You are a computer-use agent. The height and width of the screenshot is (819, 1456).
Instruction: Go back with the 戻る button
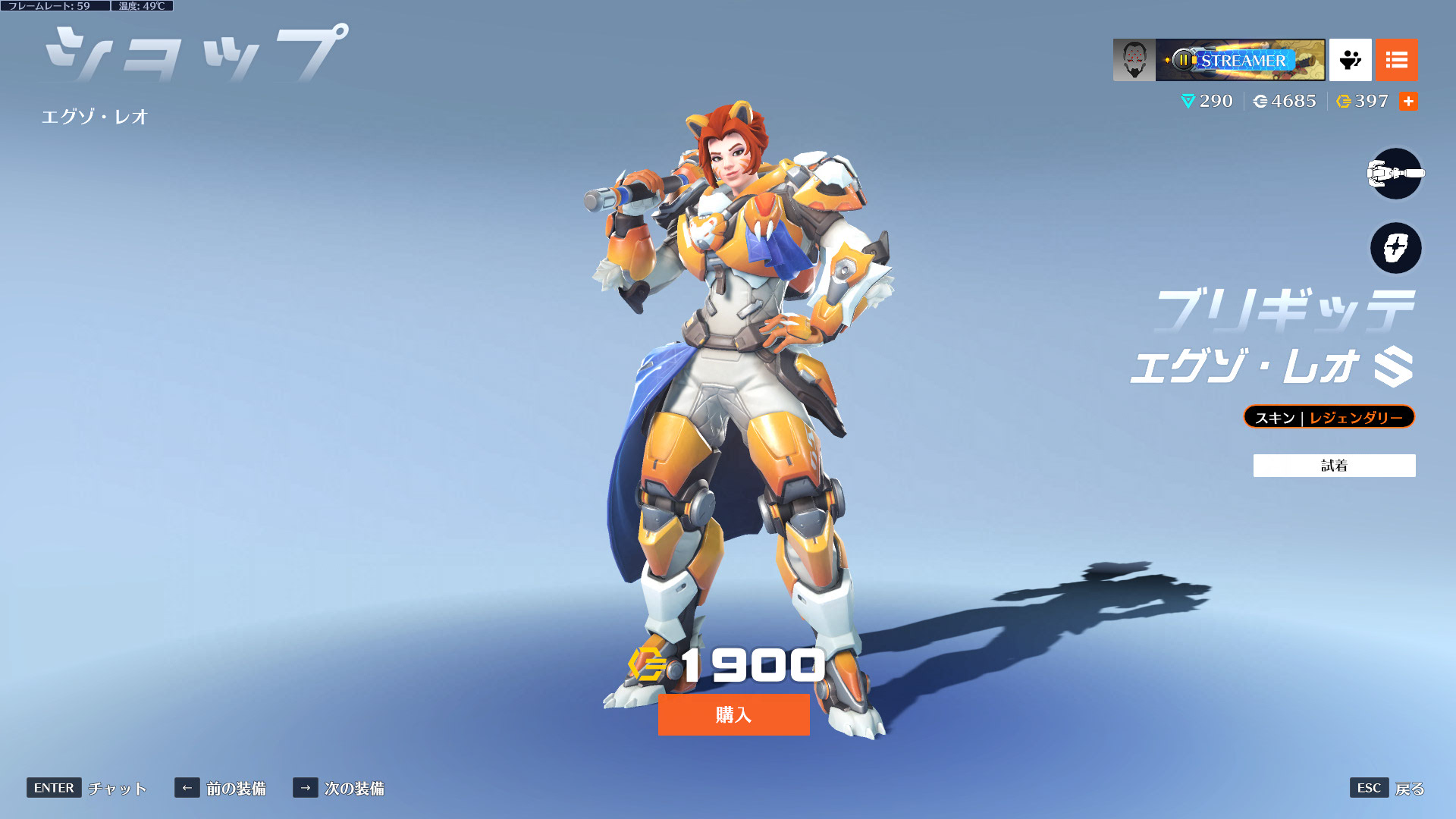(1387, 788)
